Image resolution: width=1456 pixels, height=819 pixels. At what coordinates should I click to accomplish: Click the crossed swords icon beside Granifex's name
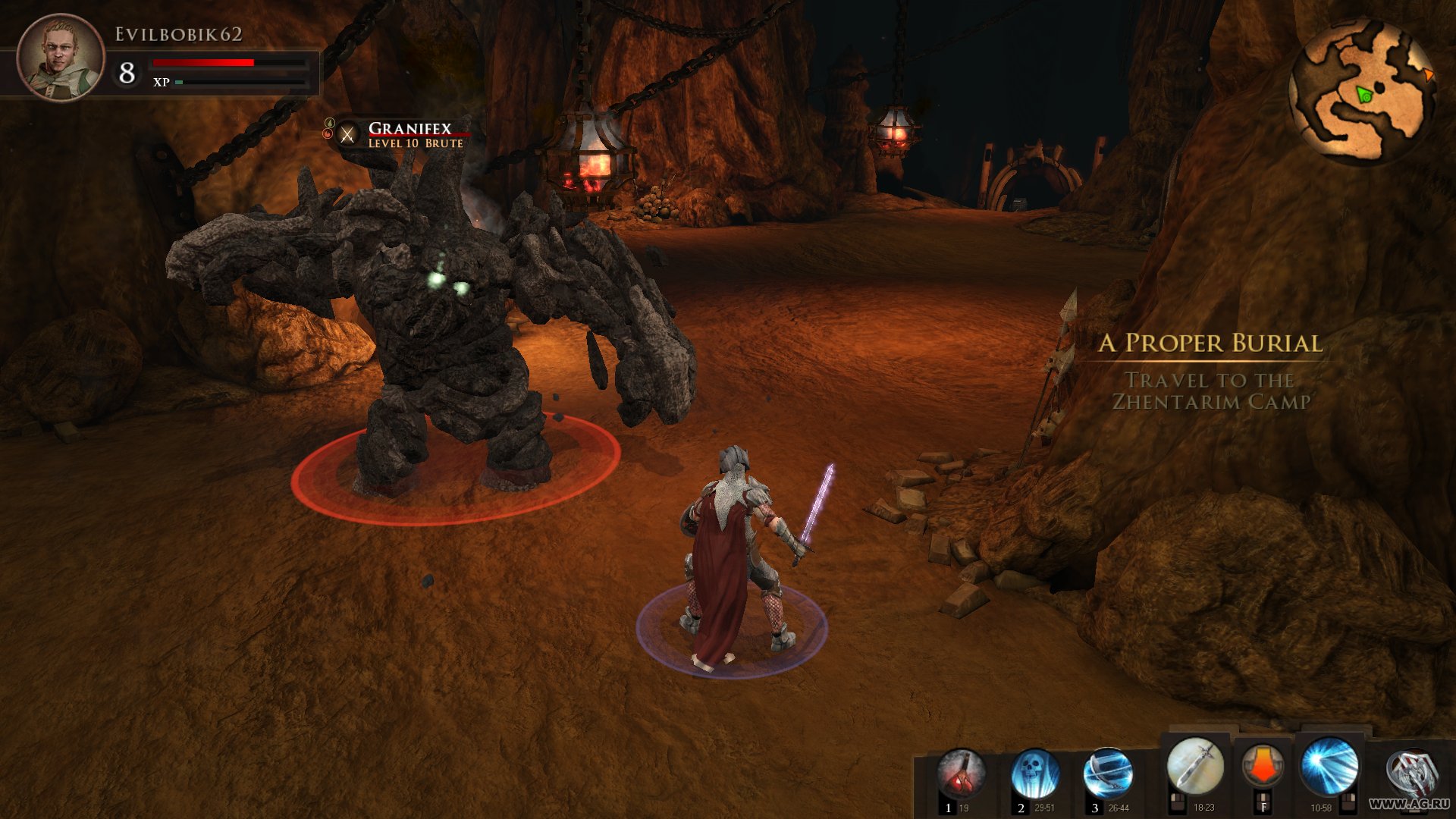347,134
